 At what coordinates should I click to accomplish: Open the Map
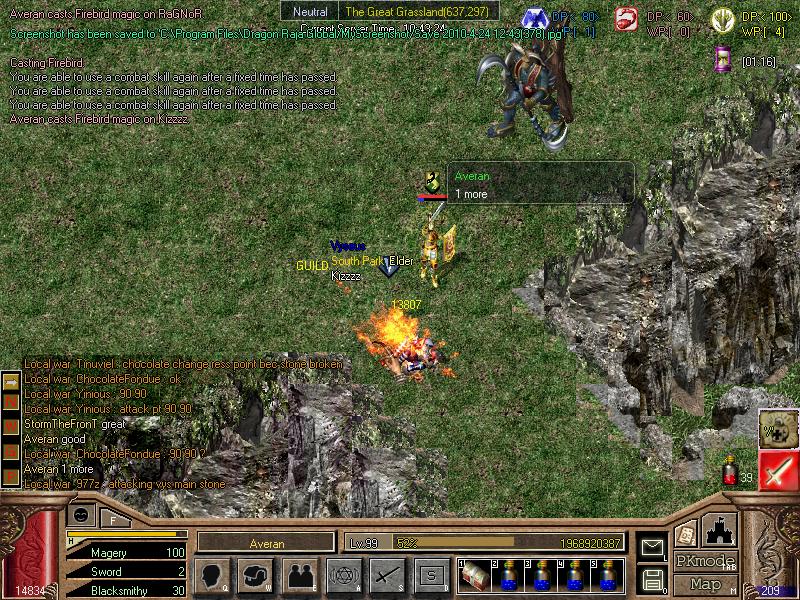tap(705, 584)
